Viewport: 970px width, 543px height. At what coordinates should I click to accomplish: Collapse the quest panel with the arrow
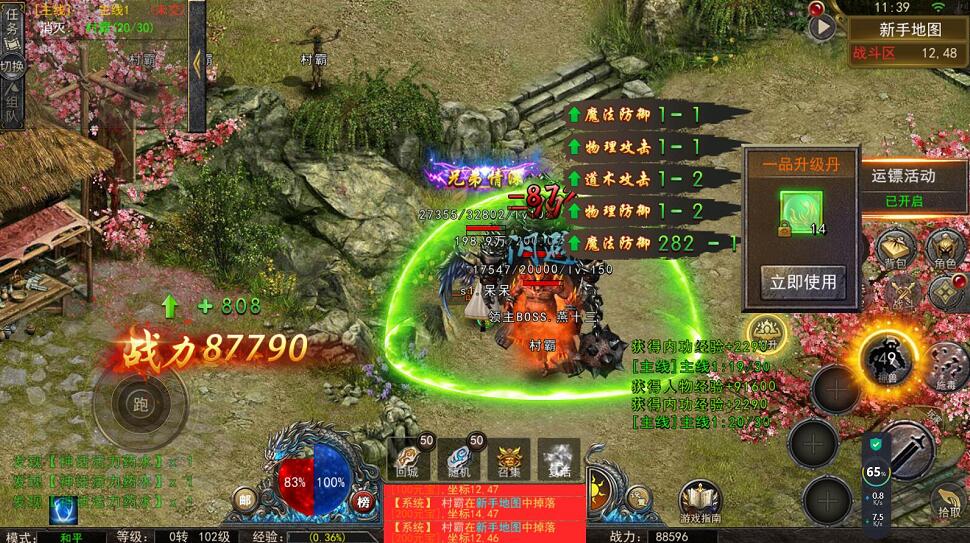click(197, 60)
